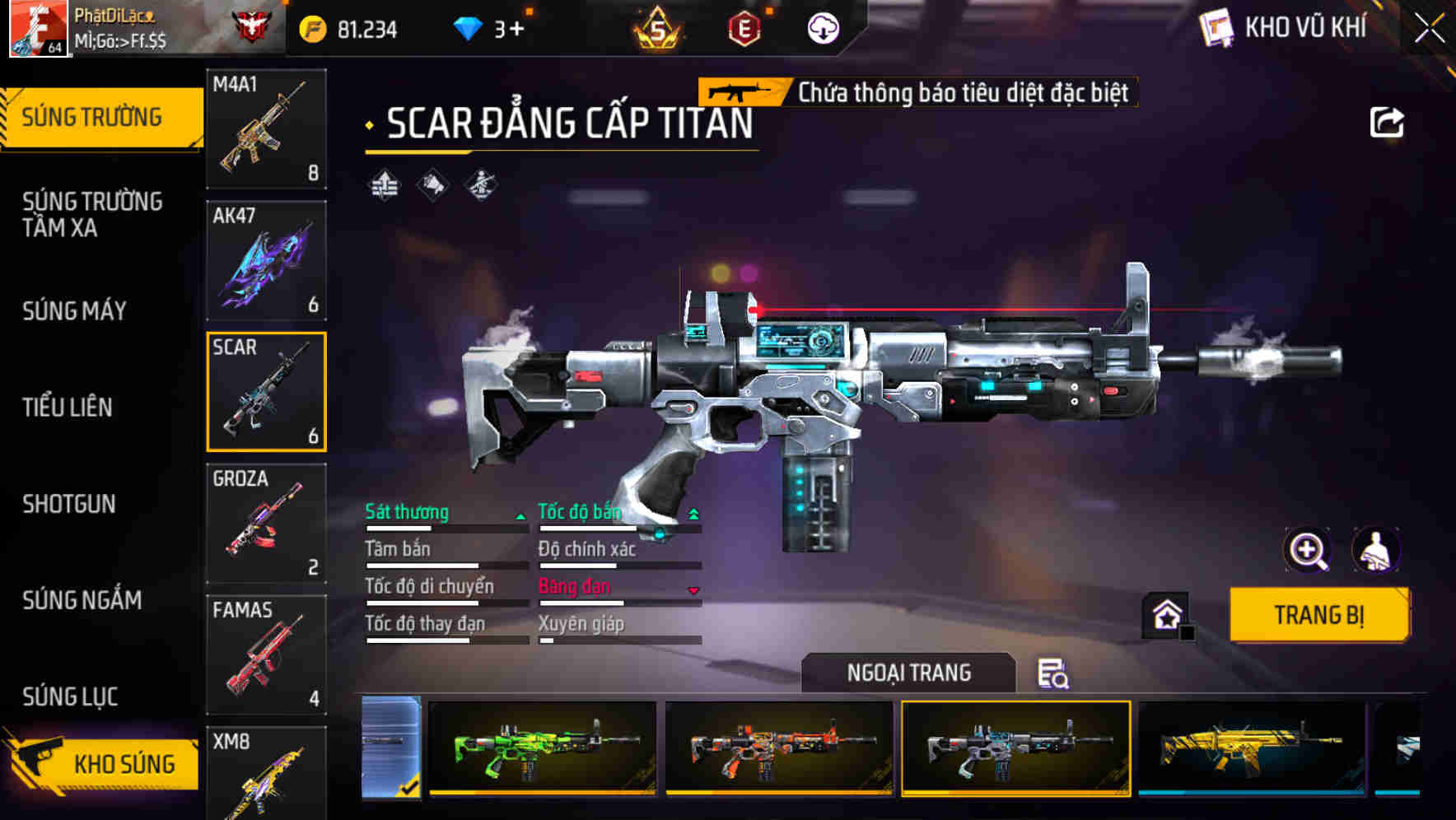Click the guild house star icon
This screenshot has width=1456, height=820.
1164,614
